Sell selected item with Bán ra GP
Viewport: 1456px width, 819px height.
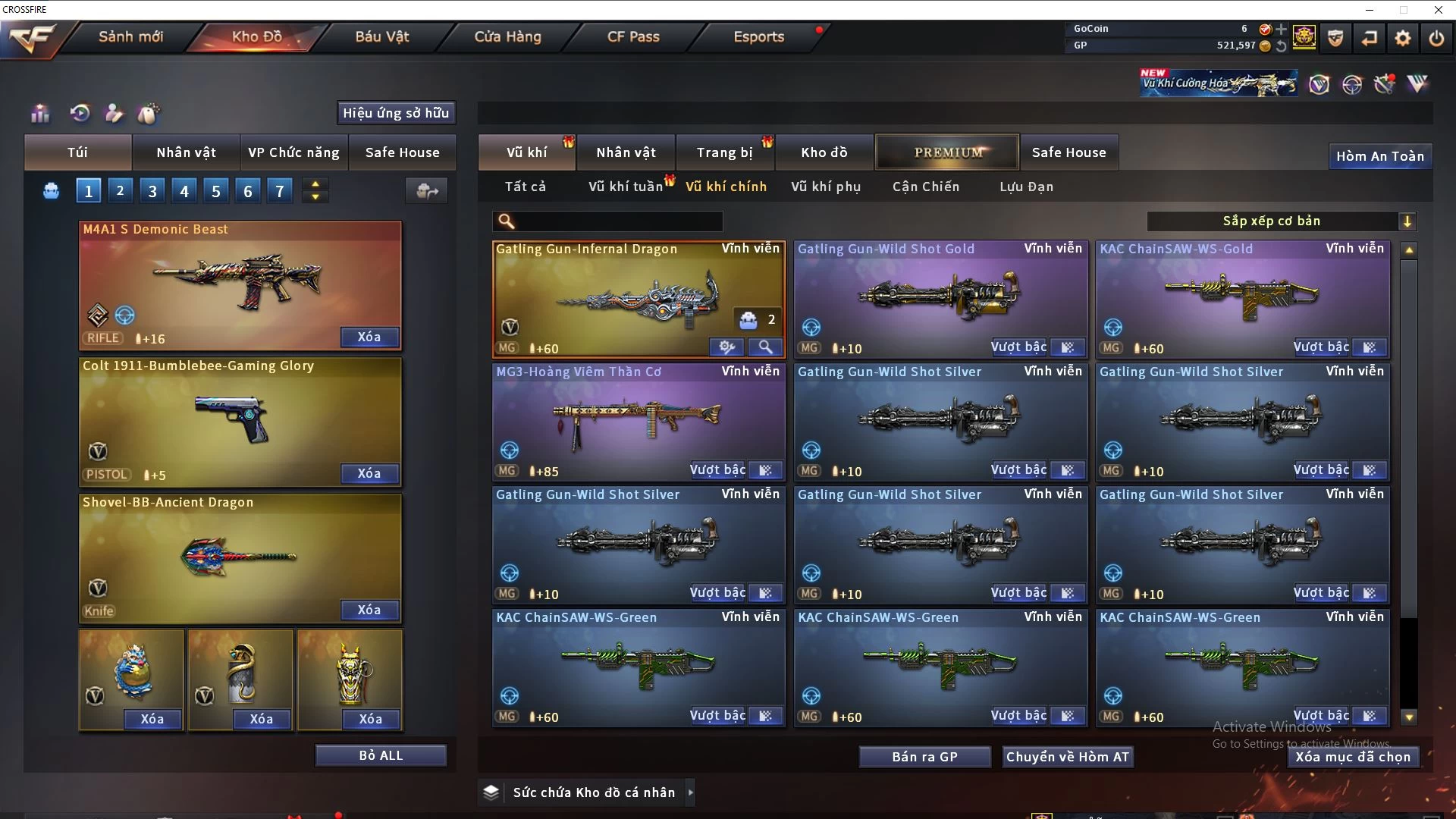(x=924, y=757)
